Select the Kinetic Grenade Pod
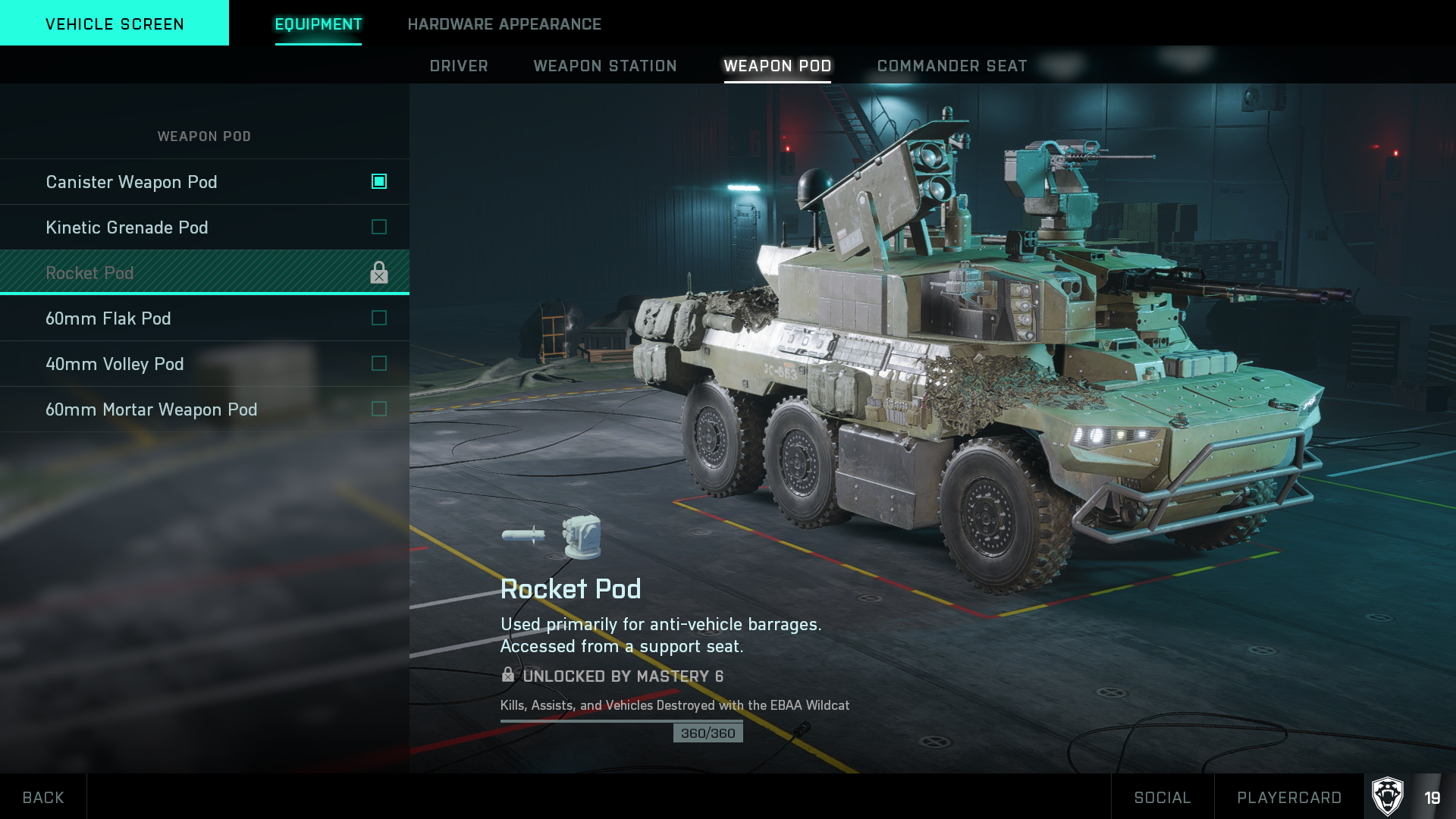 [205, 227]
